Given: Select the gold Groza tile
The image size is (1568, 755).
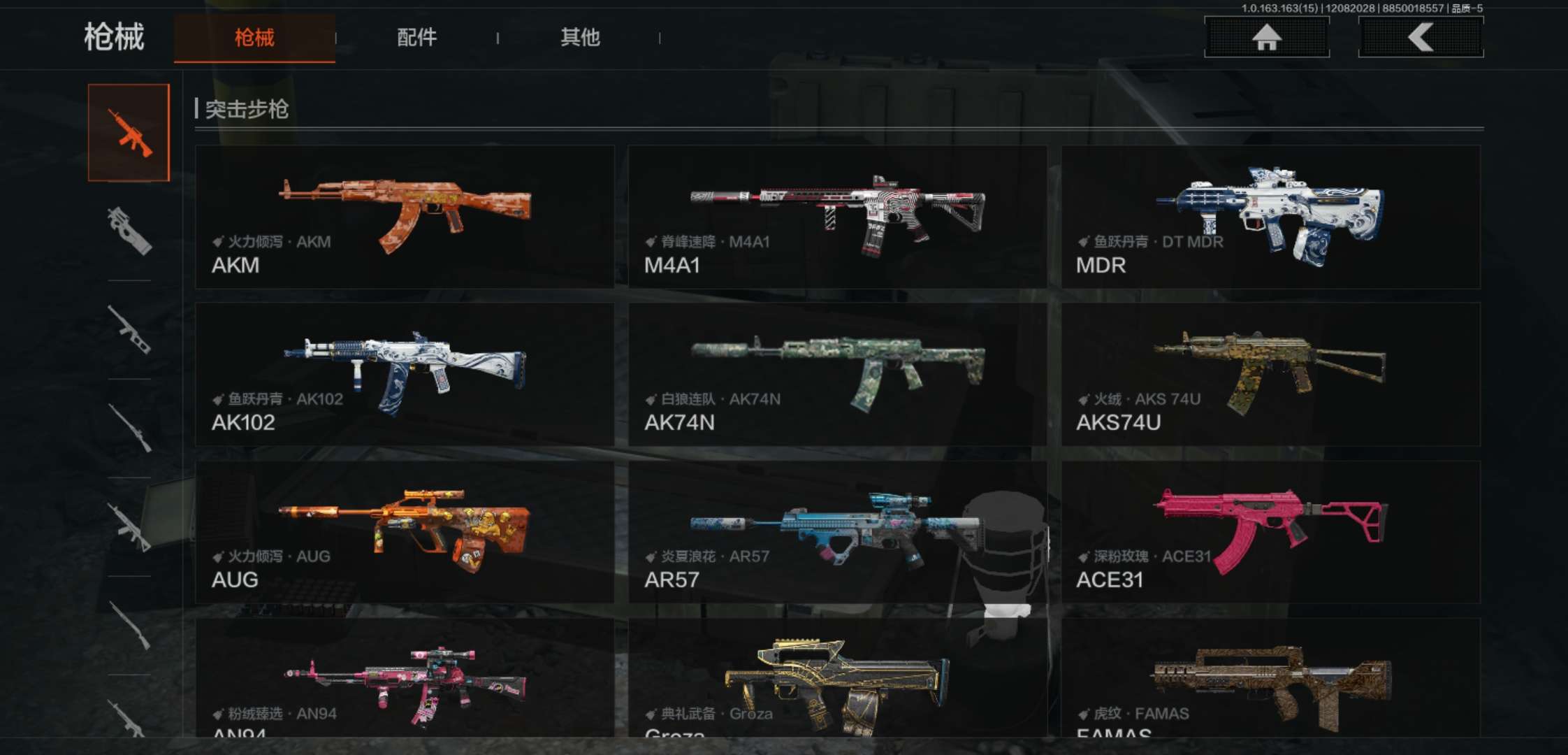Looking at the screenshot, I should [837, 678].
